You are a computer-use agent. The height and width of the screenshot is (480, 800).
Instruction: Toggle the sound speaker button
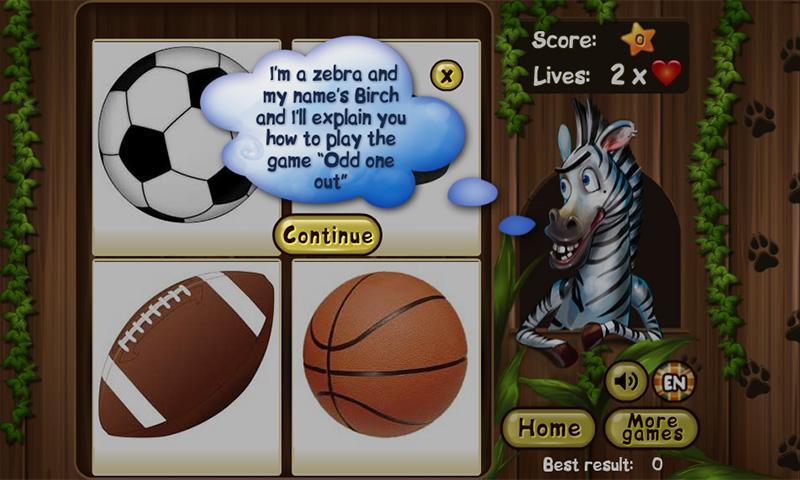[x=626, y=381]
